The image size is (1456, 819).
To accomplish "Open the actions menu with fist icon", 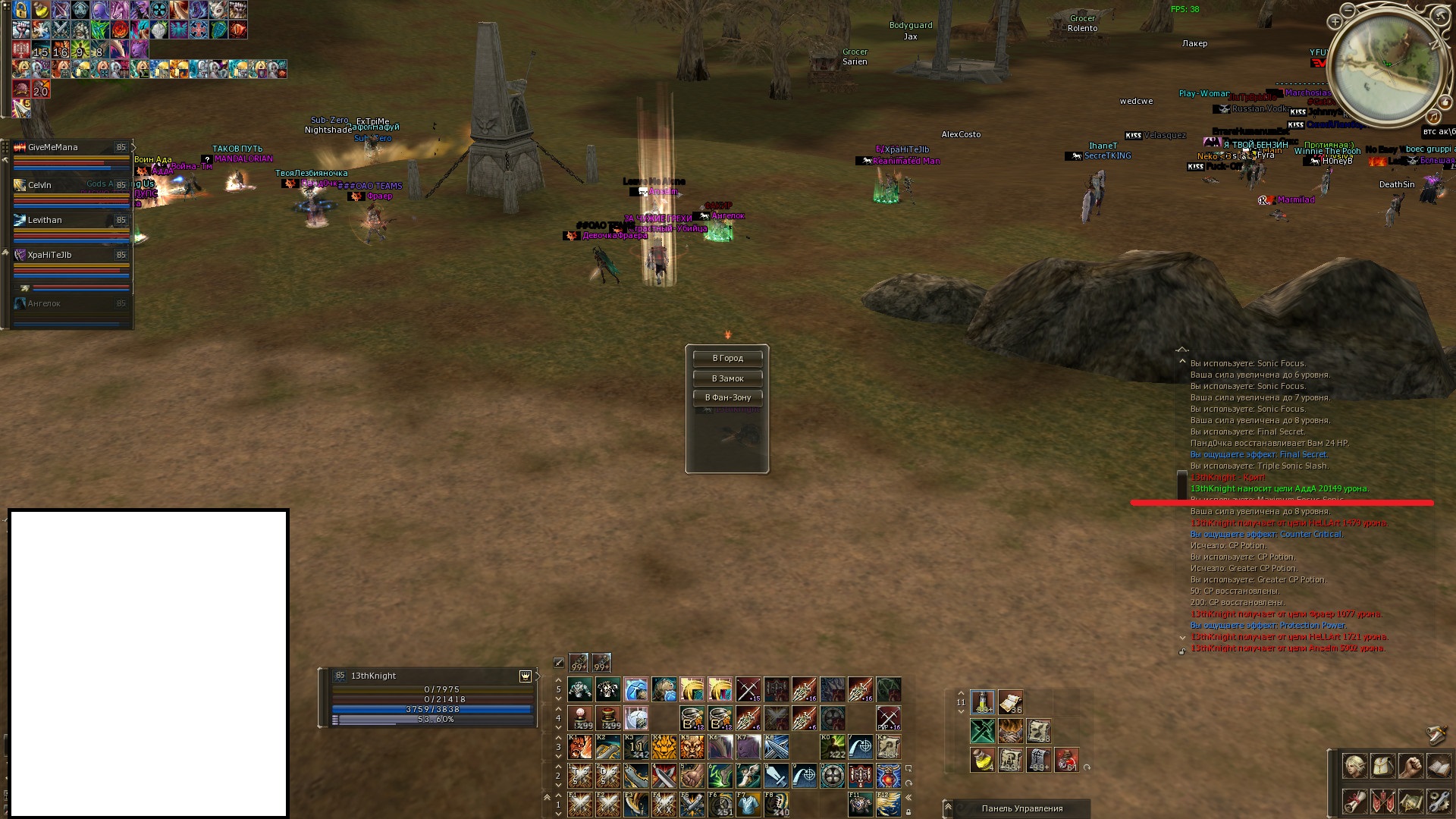I will [x=1410, y=766].
